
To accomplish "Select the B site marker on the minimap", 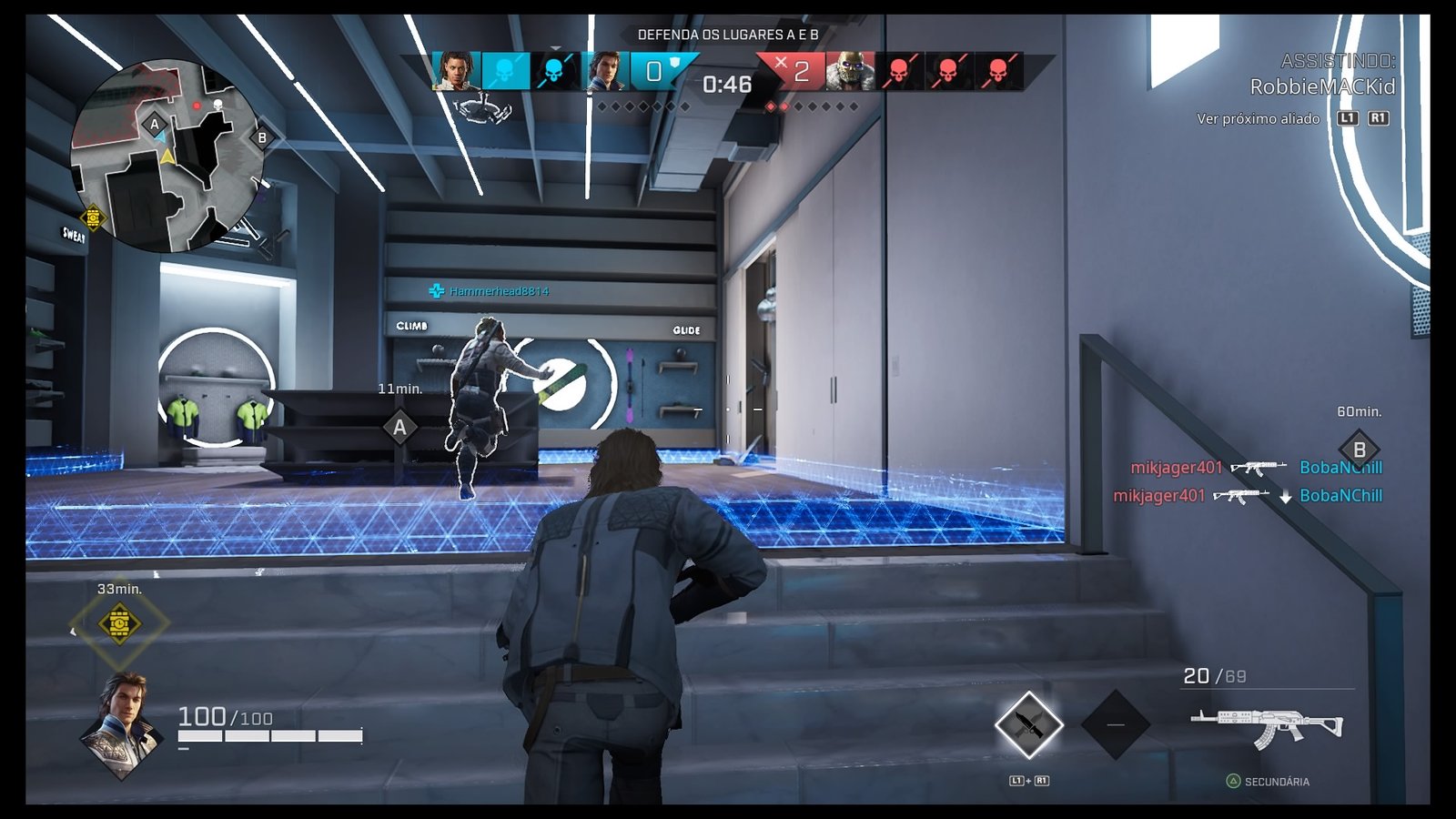I will pos(262,138).
